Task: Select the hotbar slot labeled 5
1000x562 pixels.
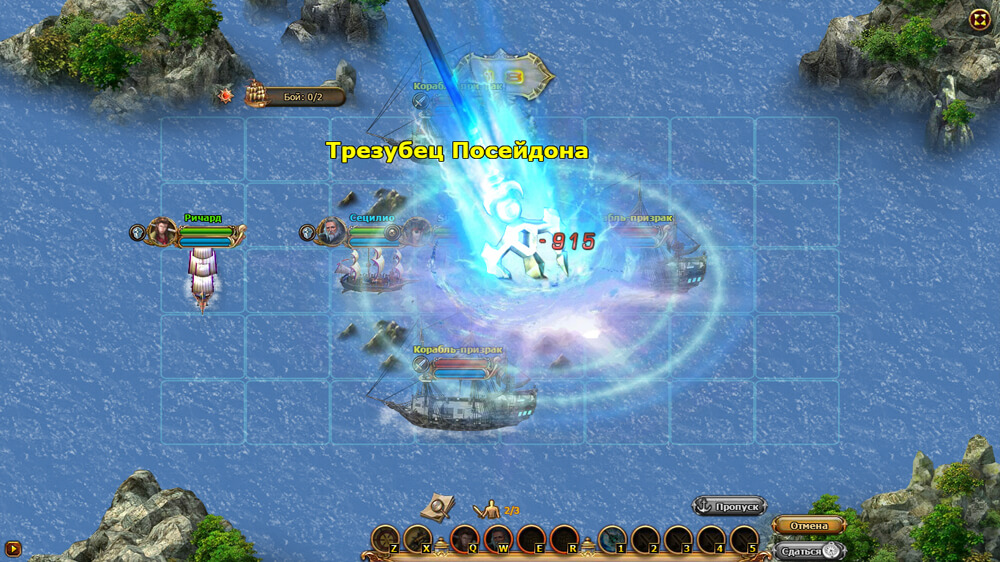Action: [744, 540]
